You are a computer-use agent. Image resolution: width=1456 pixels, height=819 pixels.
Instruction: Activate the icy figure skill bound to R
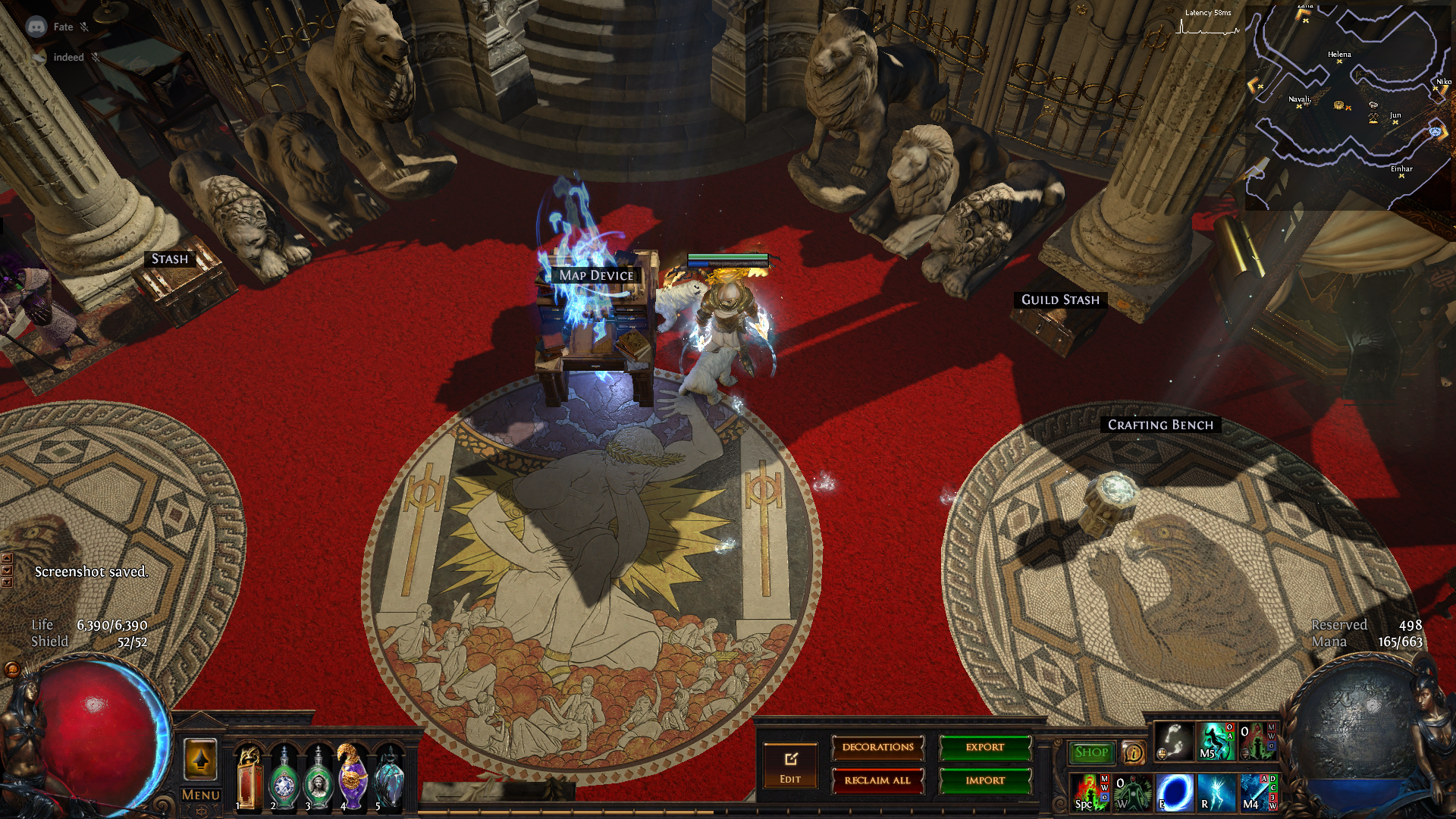click(x=1216, y=792)
